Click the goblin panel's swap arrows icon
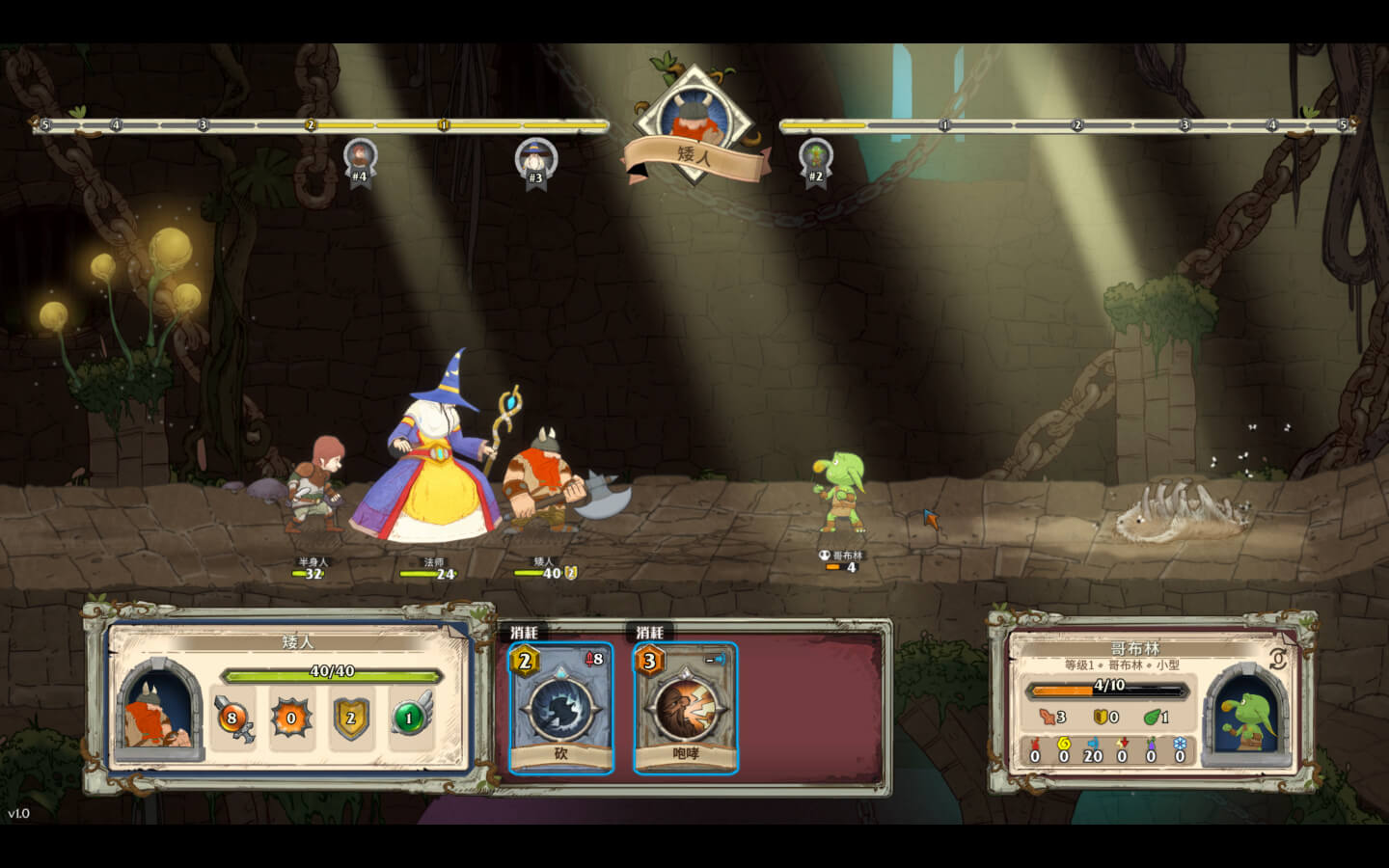 tap(1278, 660)
